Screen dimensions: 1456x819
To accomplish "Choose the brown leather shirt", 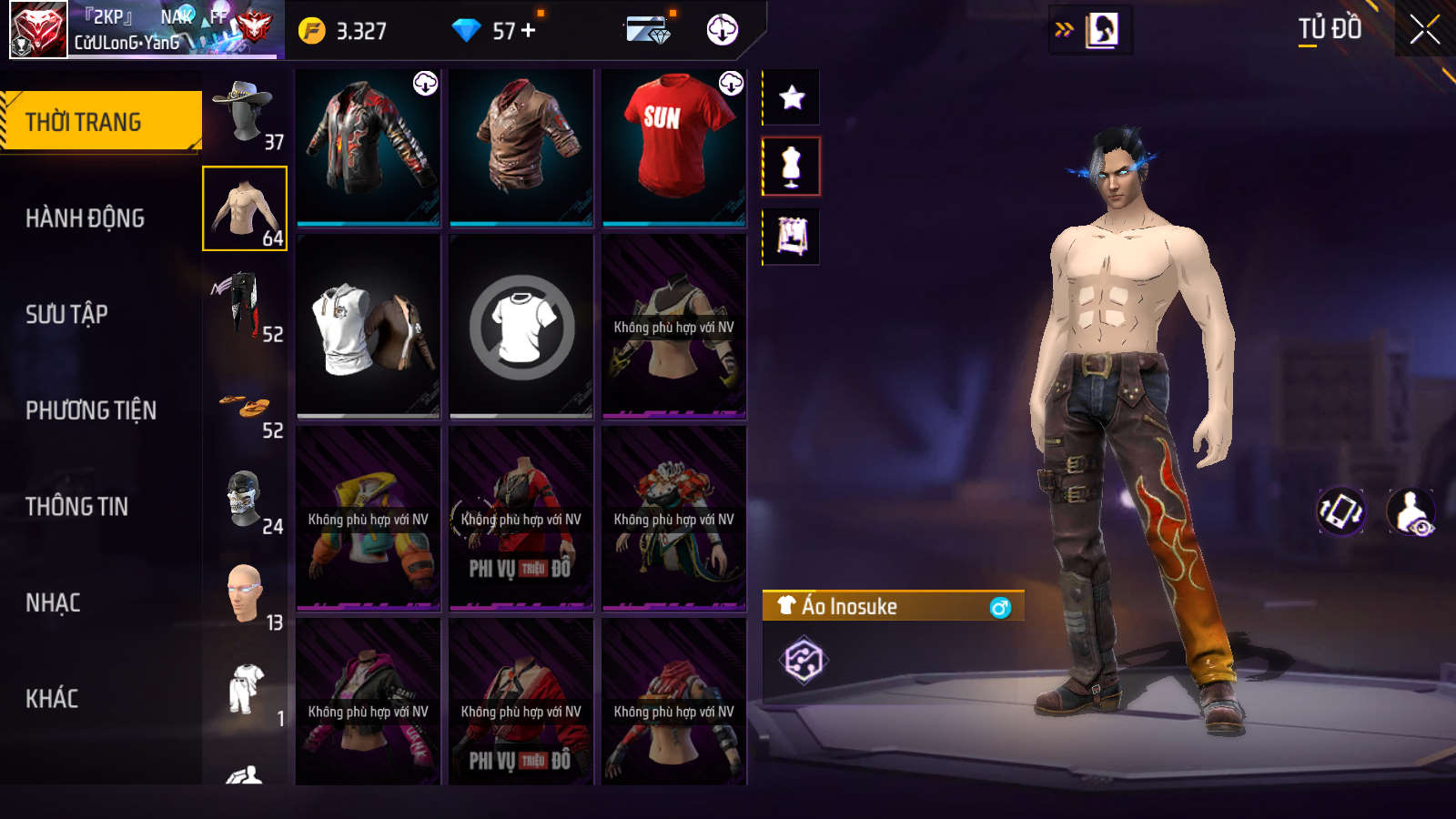I will 521,146.
